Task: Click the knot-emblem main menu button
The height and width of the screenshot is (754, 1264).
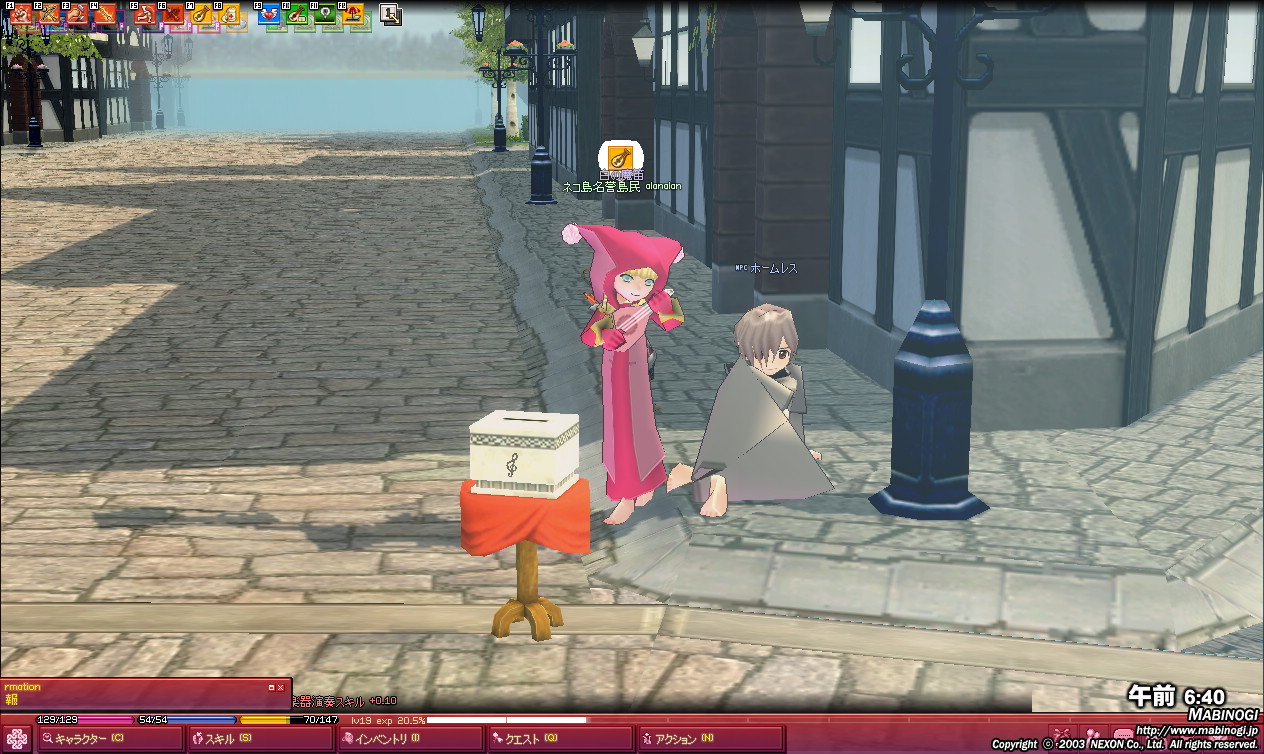Action: click(x=17, y=739)
